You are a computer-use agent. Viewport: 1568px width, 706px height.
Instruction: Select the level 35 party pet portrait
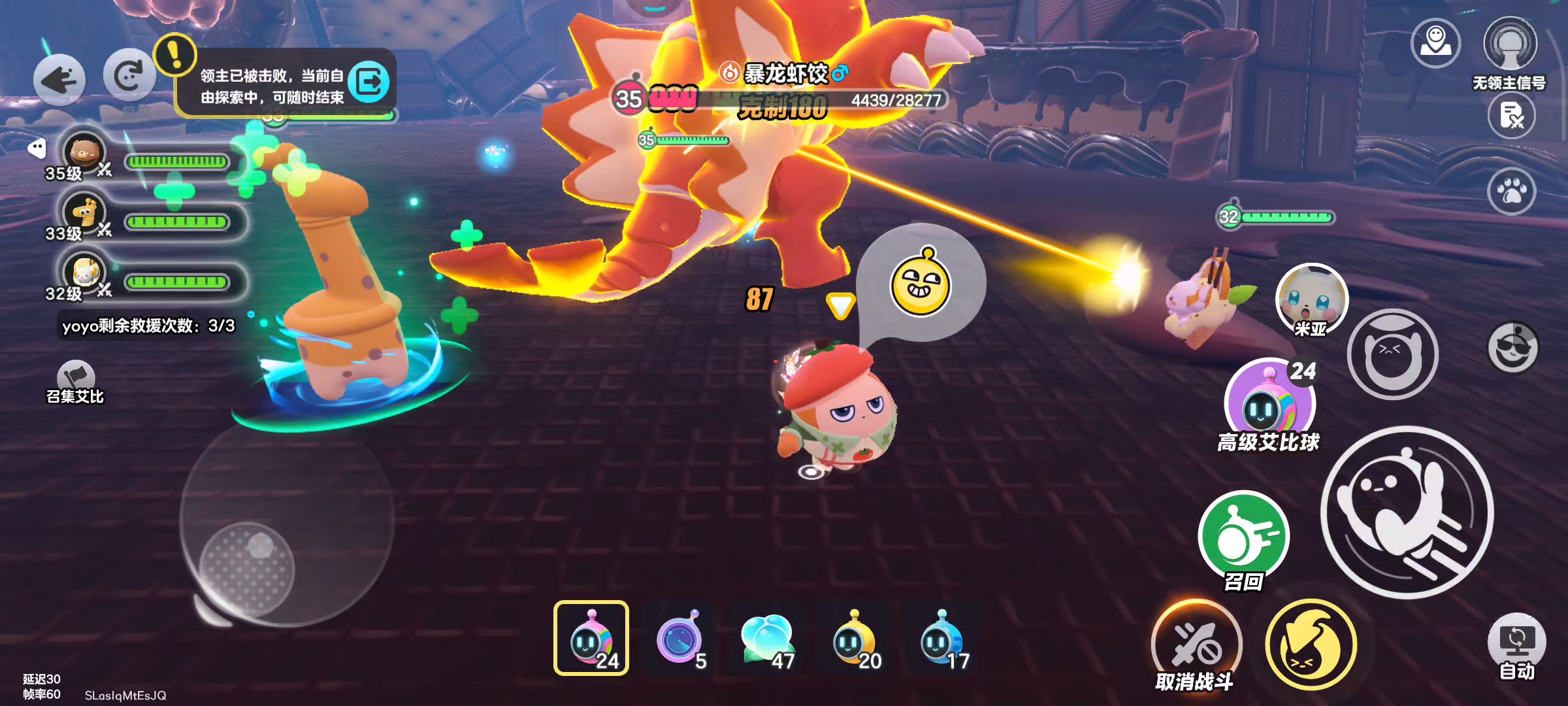84,152
